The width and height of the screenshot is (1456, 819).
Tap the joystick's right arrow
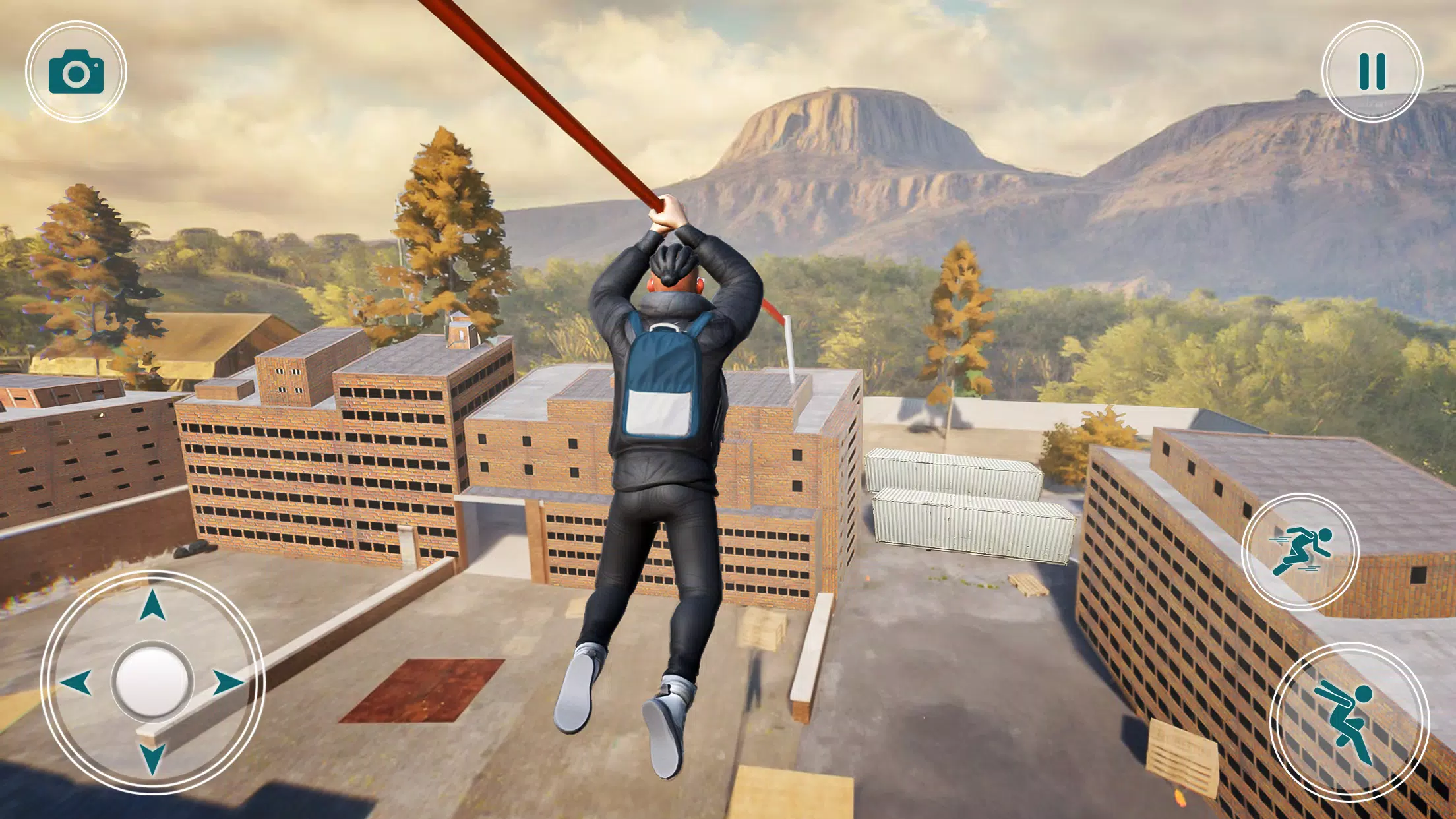click(228, 682)
